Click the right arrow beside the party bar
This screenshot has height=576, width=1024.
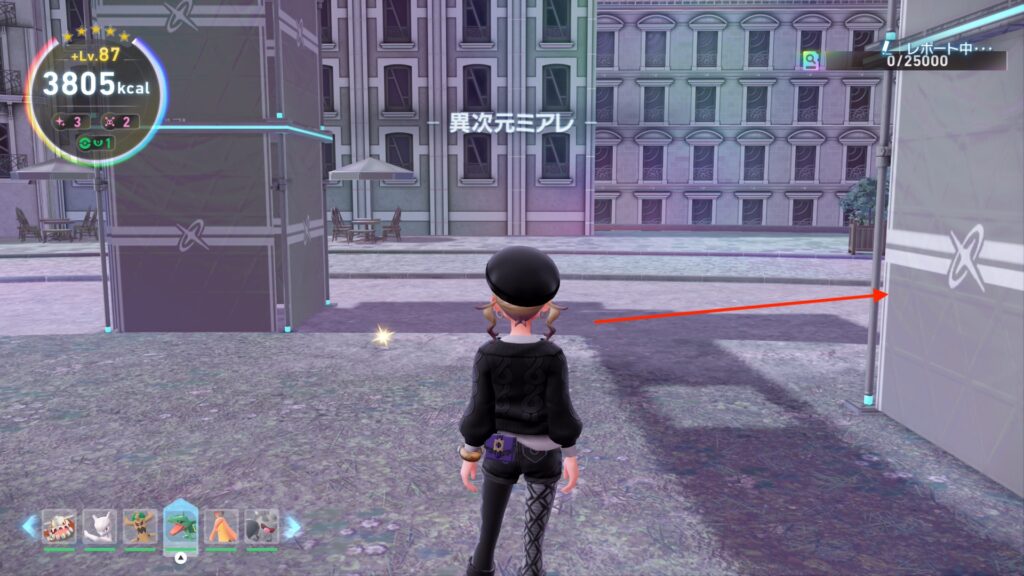pyautogui.click(x=292, y=526)
